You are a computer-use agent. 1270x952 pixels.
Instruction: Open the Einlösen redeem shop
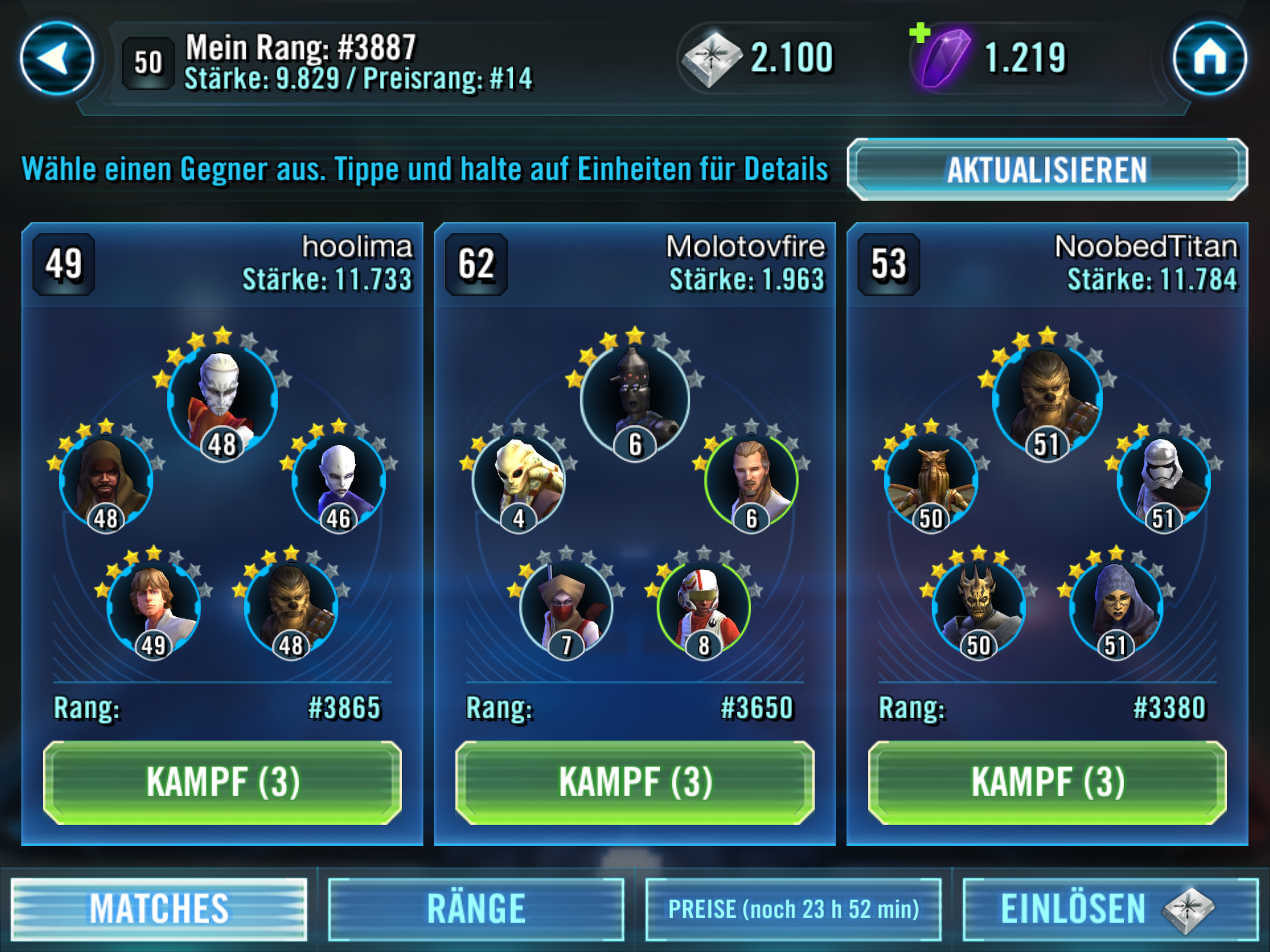pos(1110,909)
